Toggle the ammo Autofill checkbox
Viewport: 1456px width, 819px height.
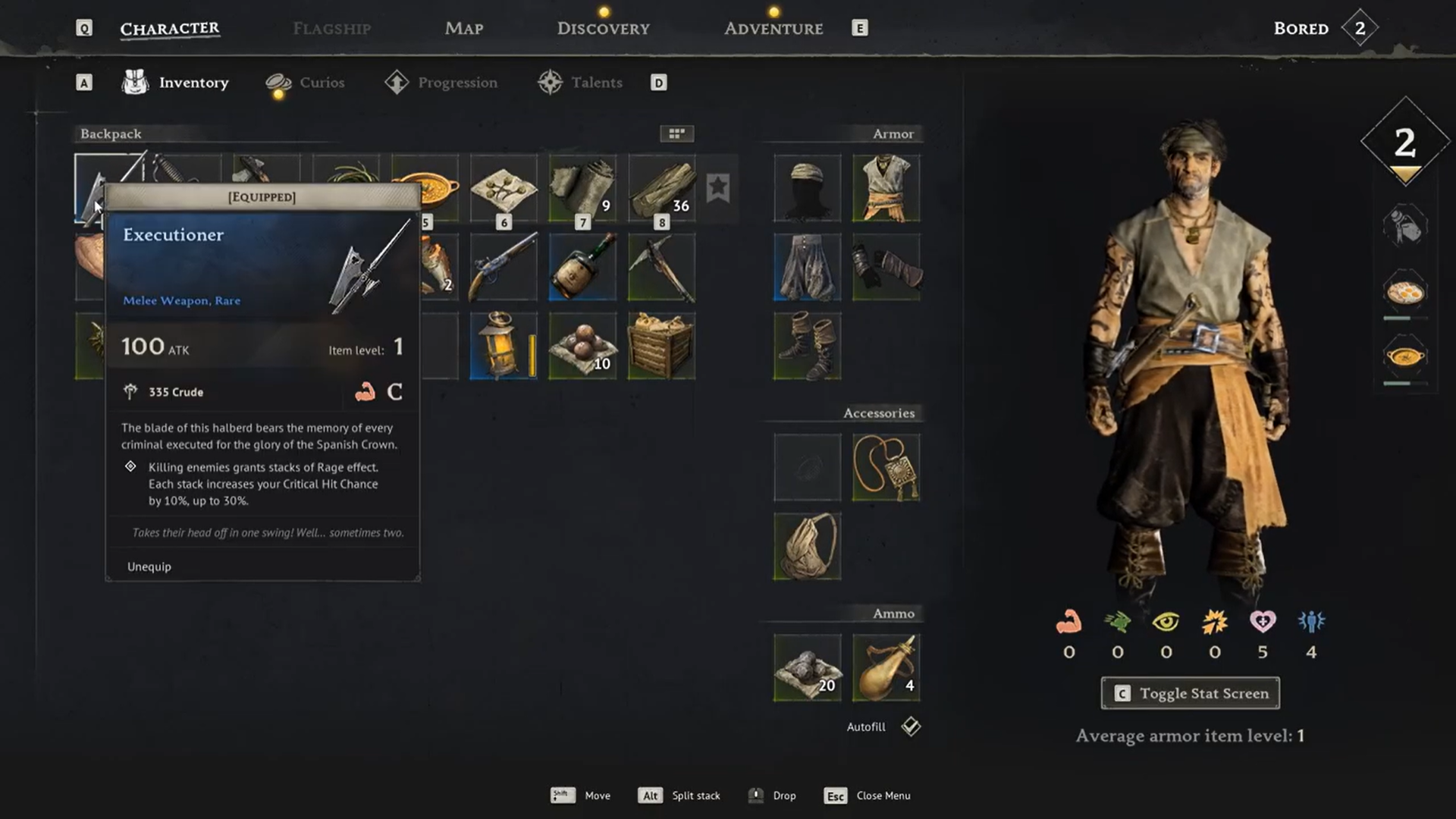tap(911, 726)
